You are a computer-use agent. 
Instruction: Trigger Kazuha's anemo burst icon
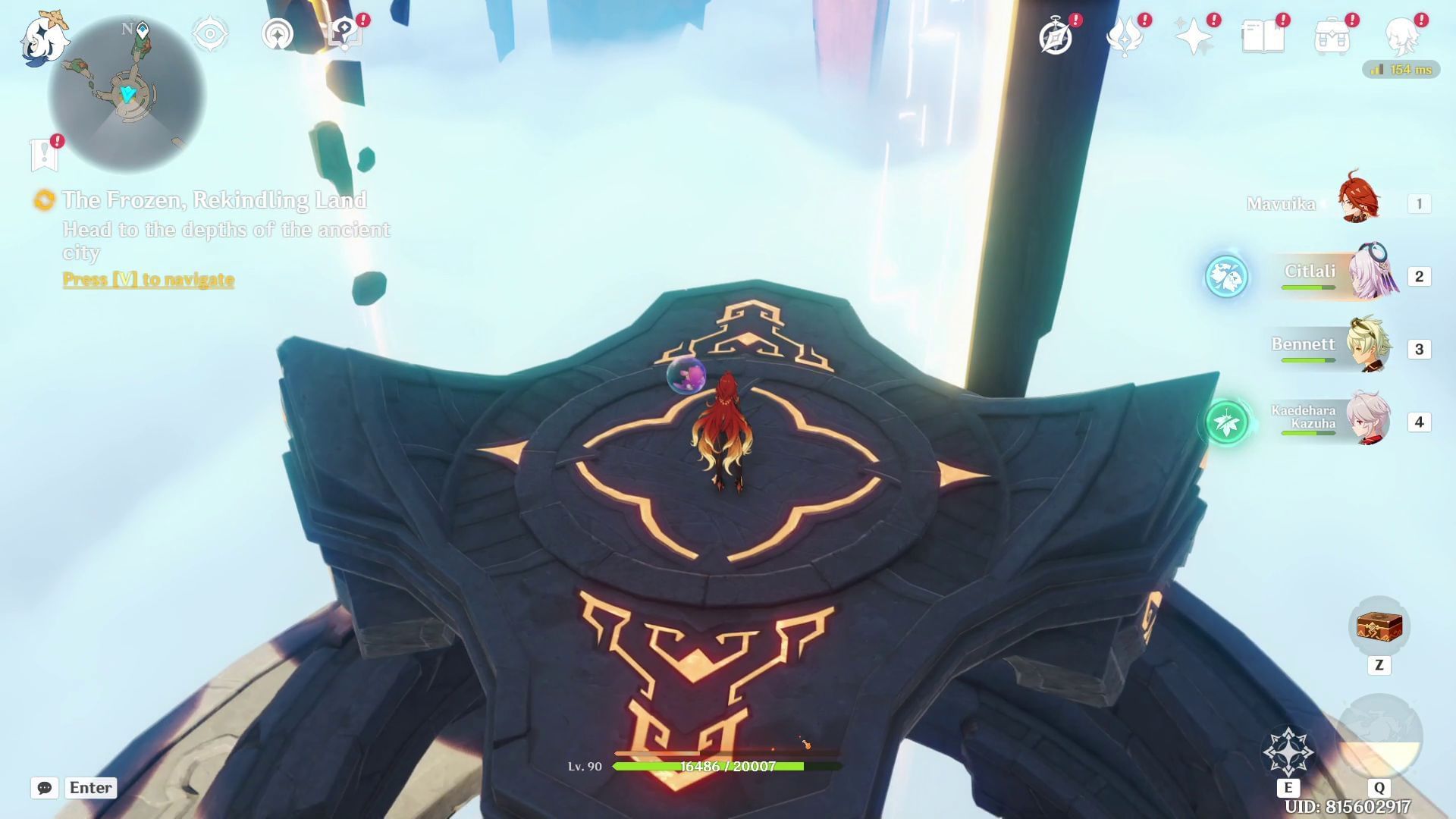click(x=1226, y=423)
